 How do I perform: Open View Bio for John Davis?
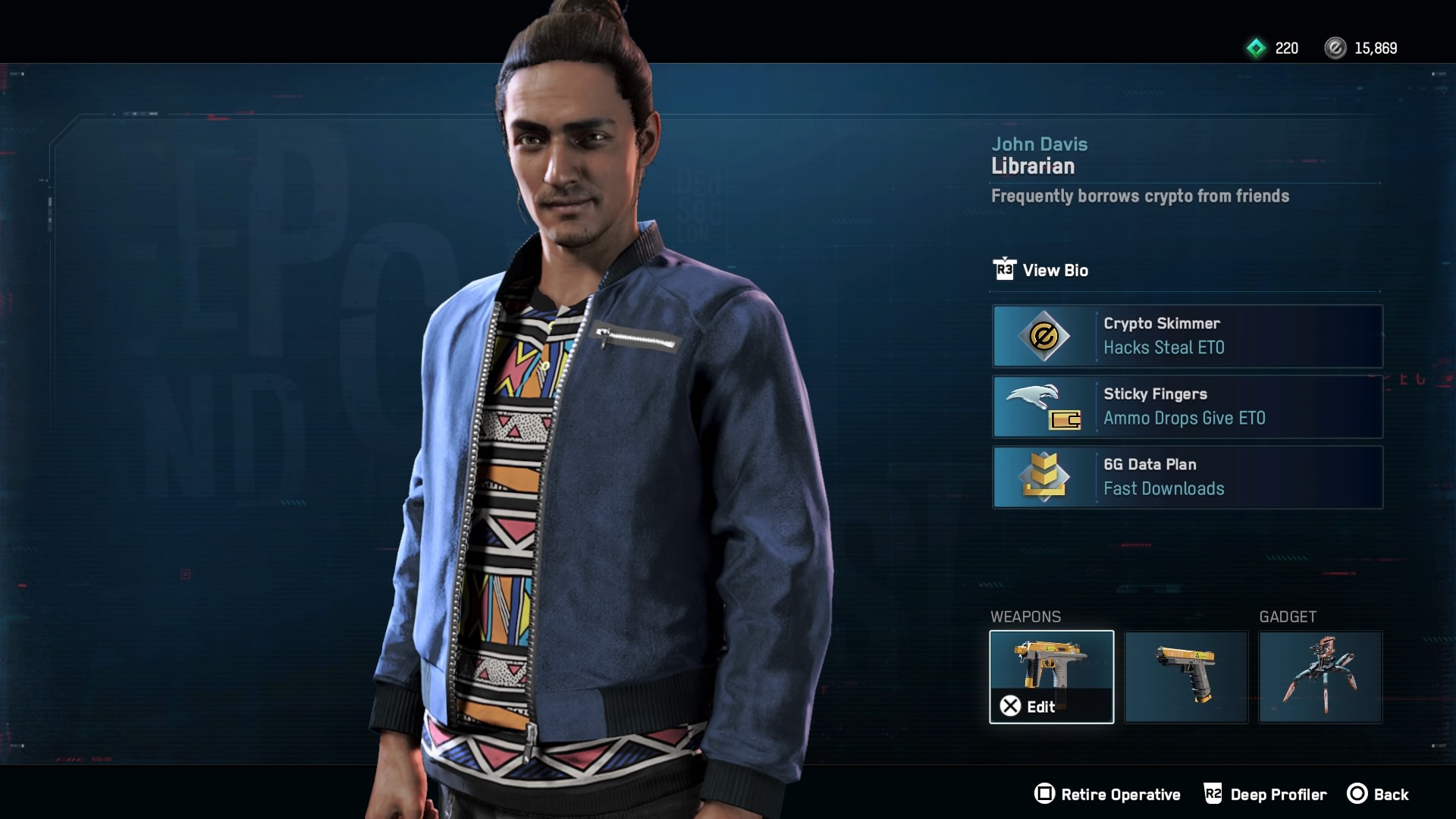(1057, 270)
